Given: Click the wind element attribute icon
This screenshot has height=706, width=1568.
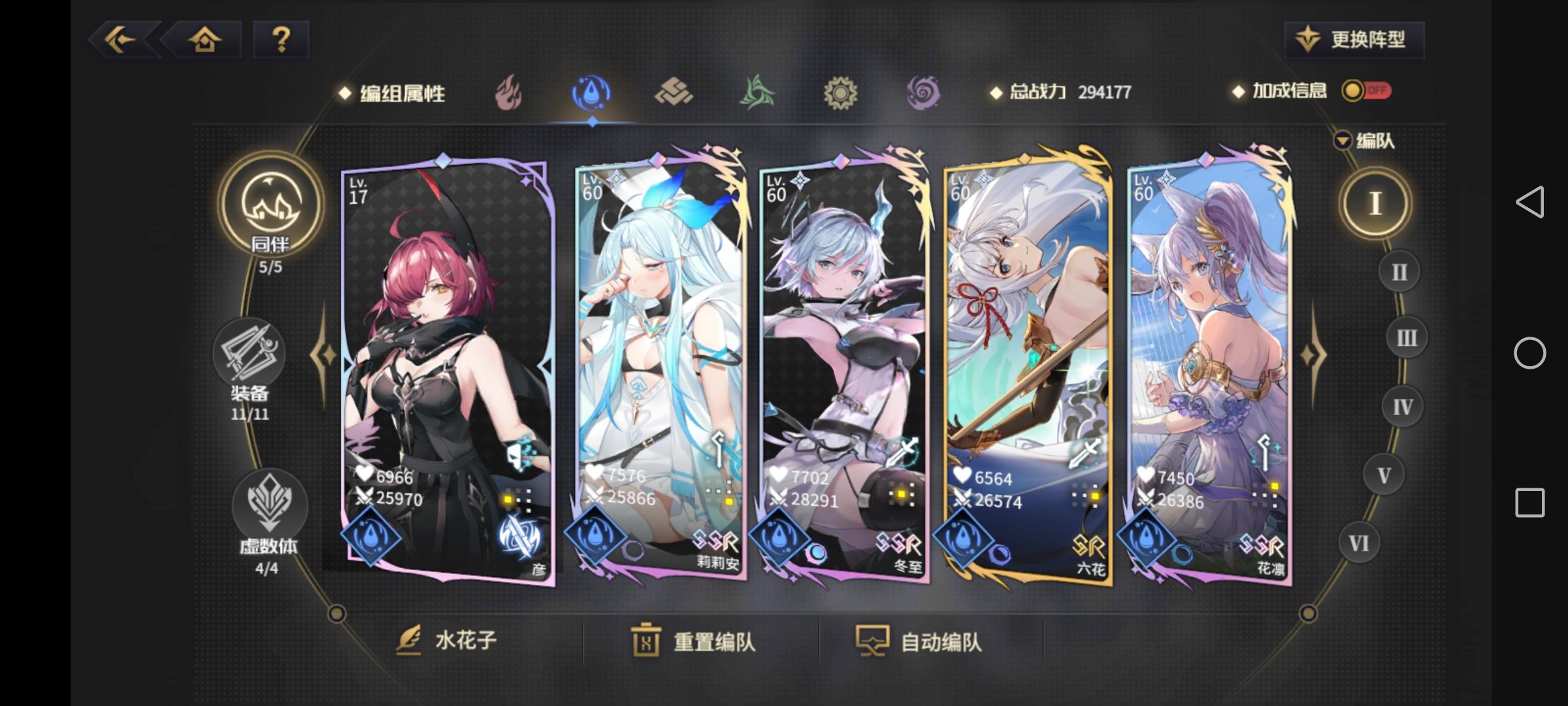Looking at the screenshot, I should coord(758,93).
